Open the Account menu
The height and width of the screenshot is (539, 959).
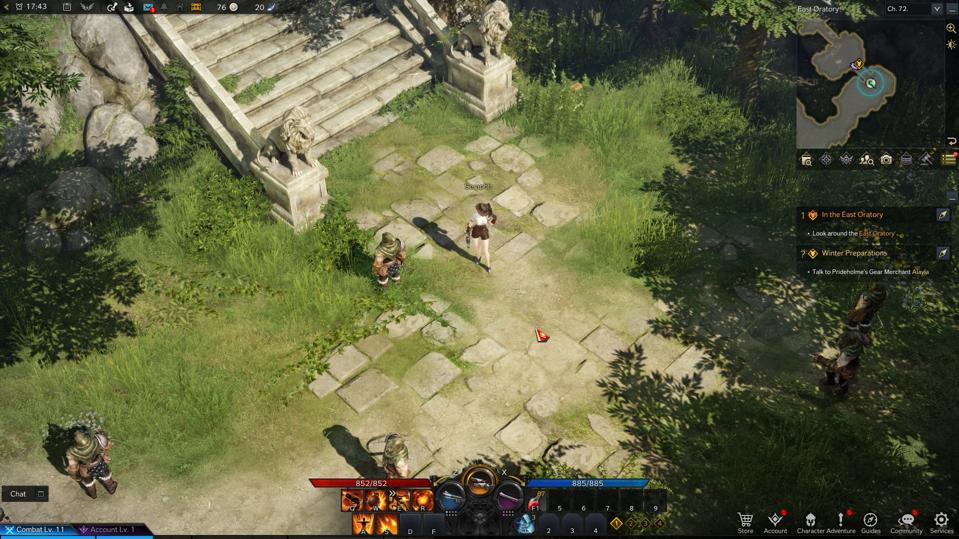(x=775, y=521)
